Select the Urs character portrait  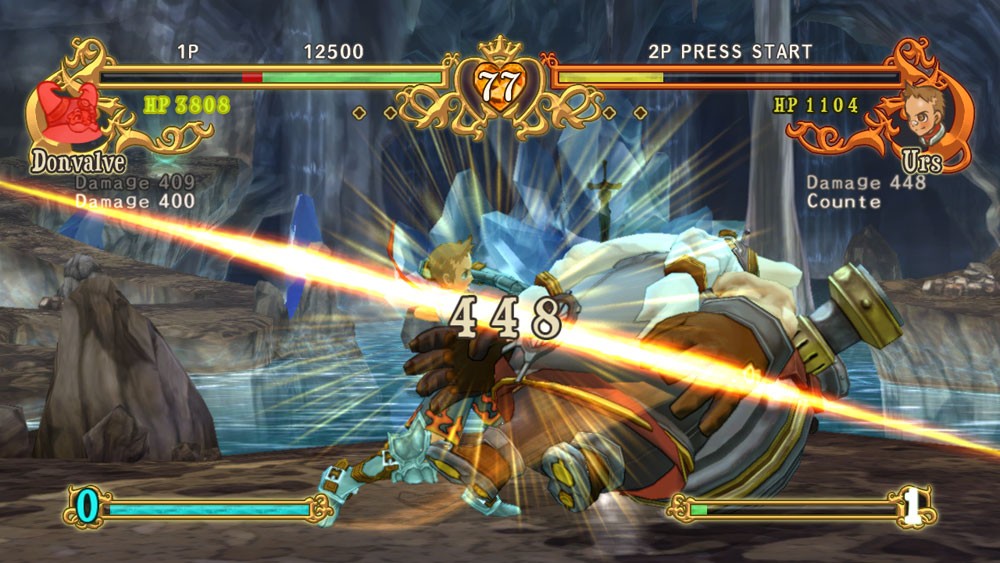(x=925, y=112)
